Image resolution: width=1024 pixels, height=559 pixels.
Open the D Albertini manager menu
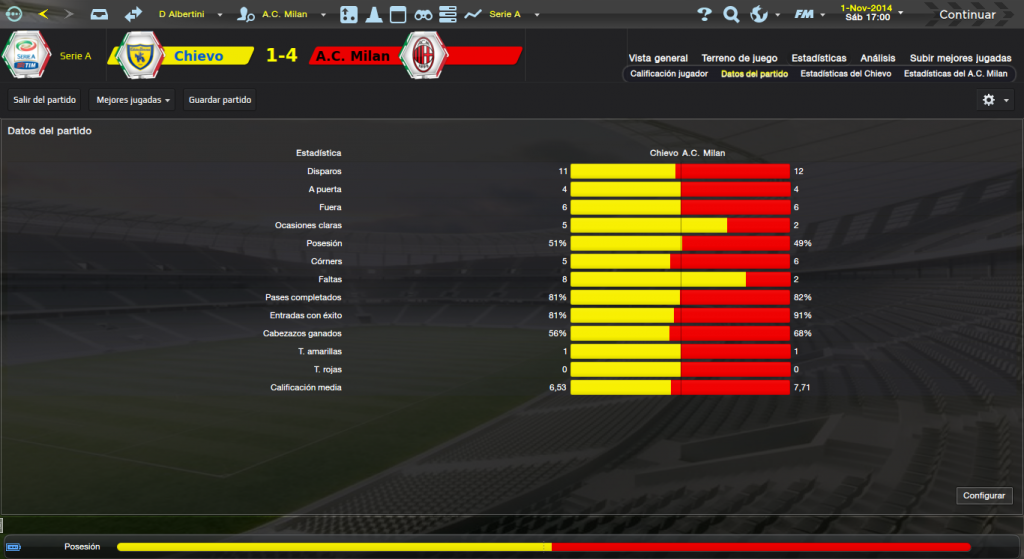click(188, 15)
